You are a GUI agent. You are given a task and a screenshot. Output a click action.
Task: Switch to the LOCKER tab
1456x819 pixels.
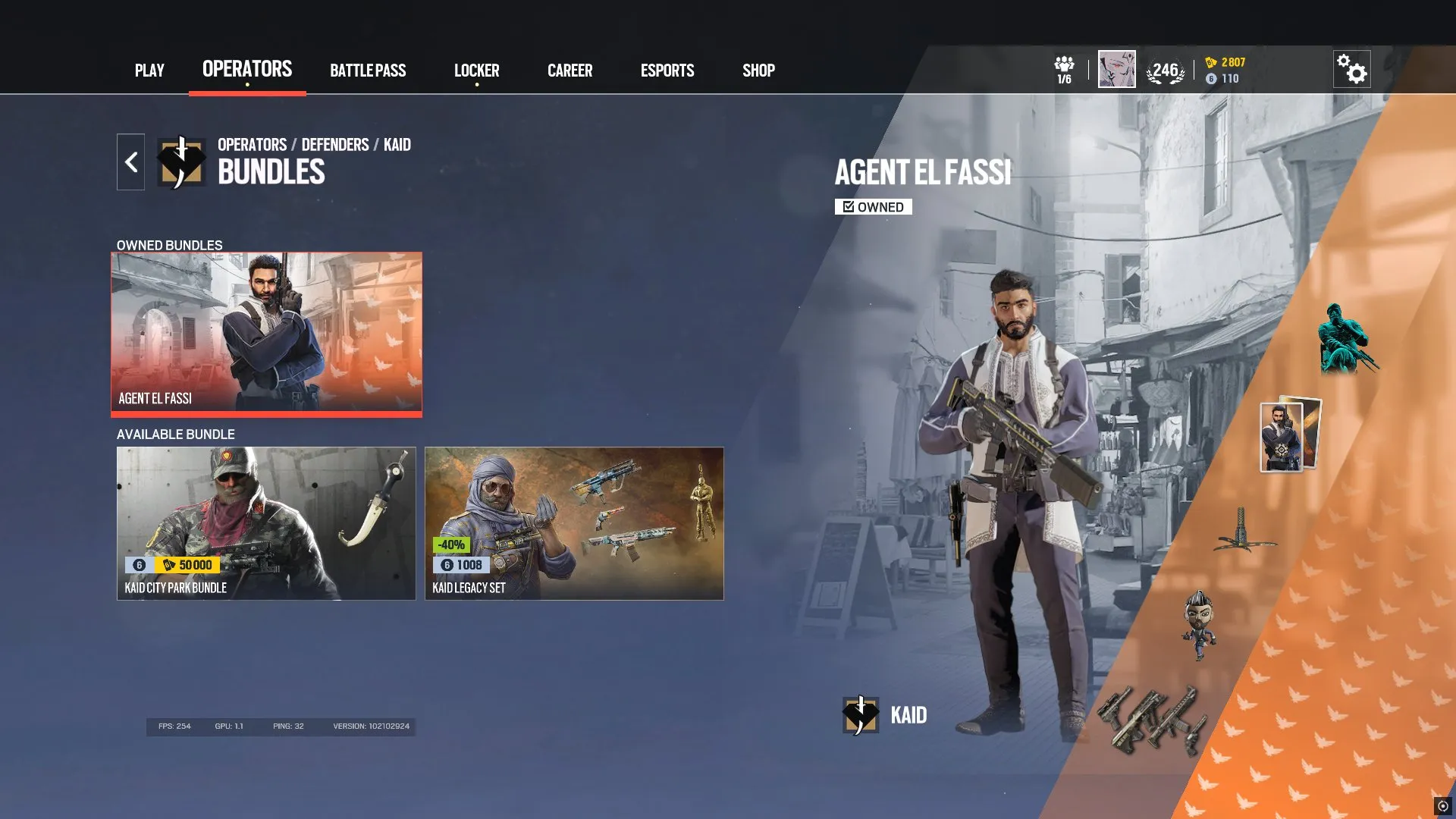click(x=476, y=71)
